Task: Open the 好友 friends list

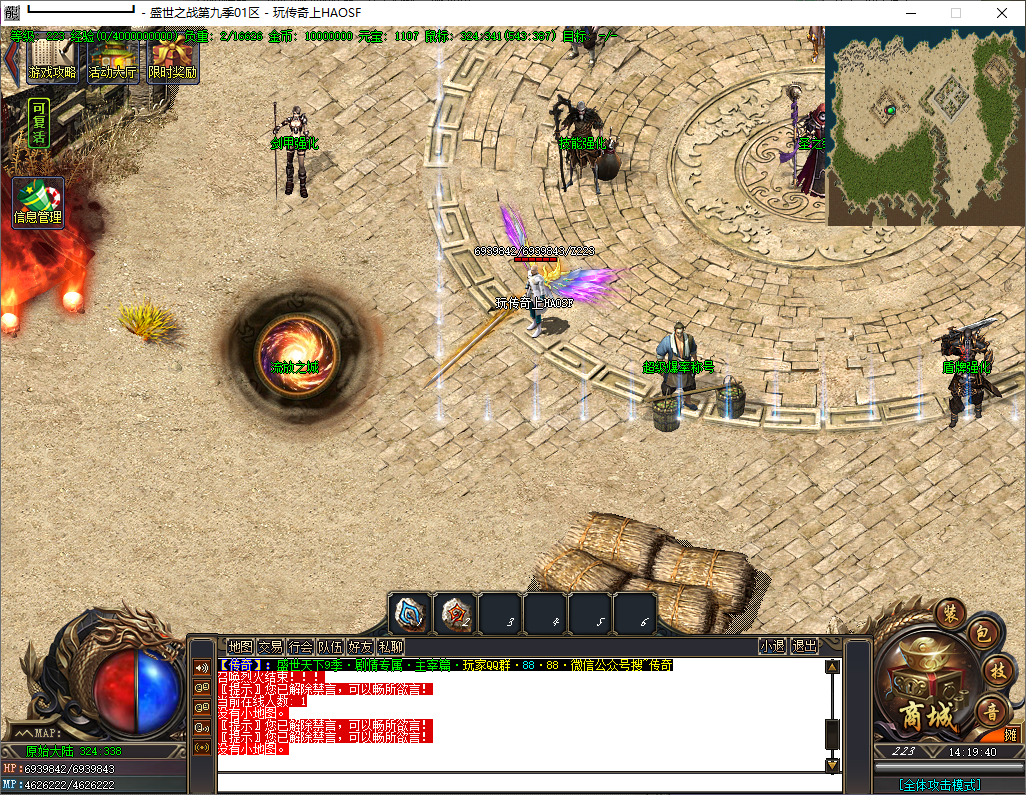Action: (x=360, y=647)
